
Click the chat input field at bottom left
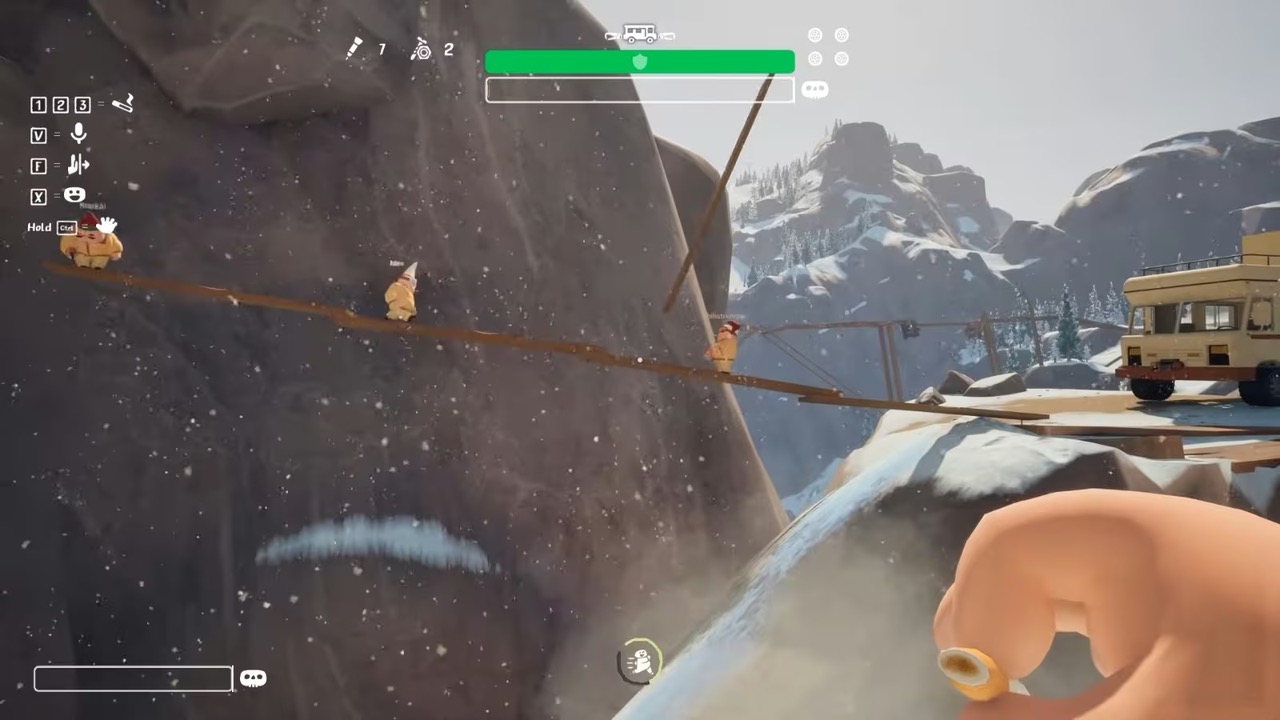pos(132,679)
